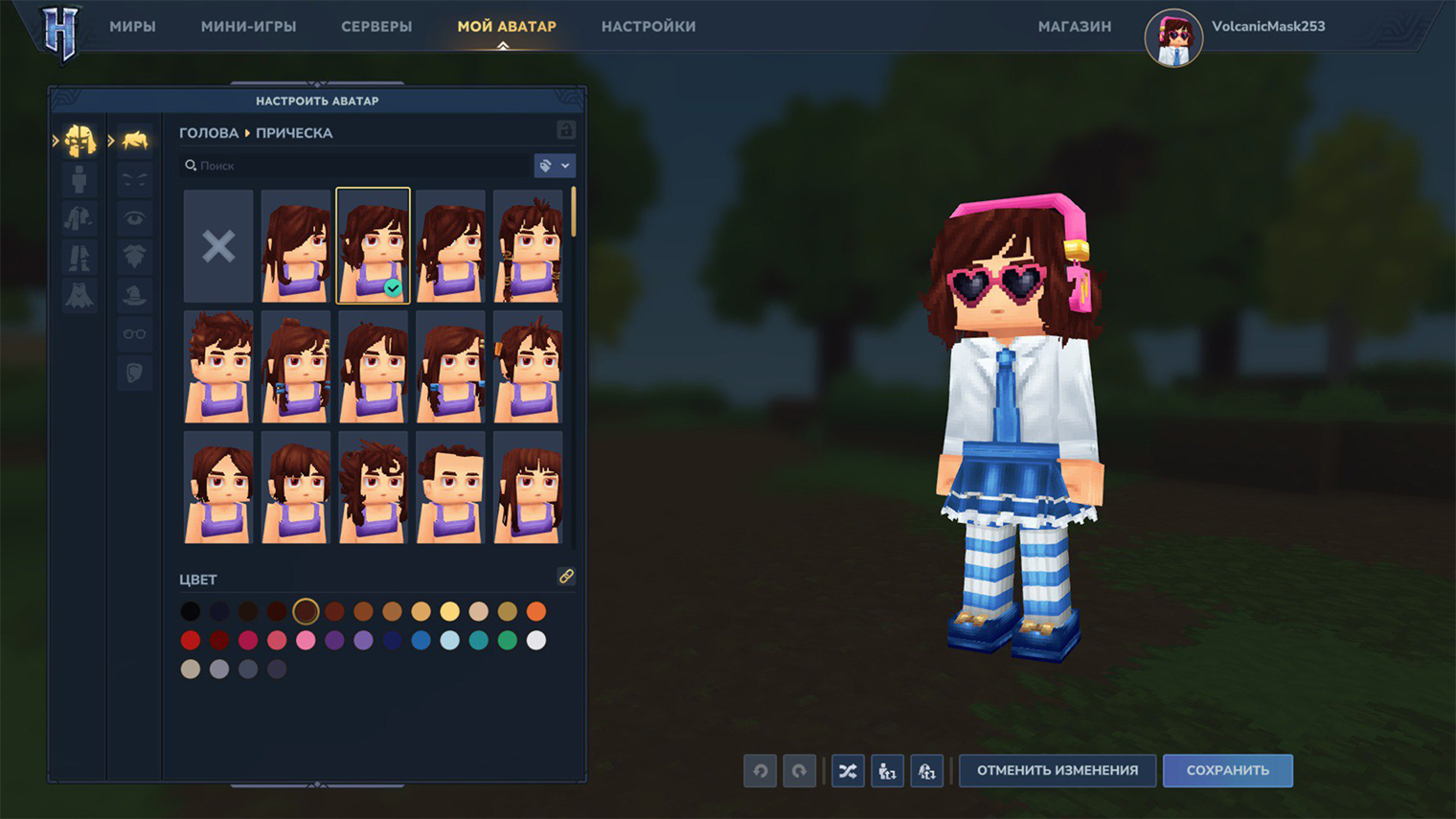Toggle the color link icon
Viewport: 1456px width, 819px height.
pos(566,577)
